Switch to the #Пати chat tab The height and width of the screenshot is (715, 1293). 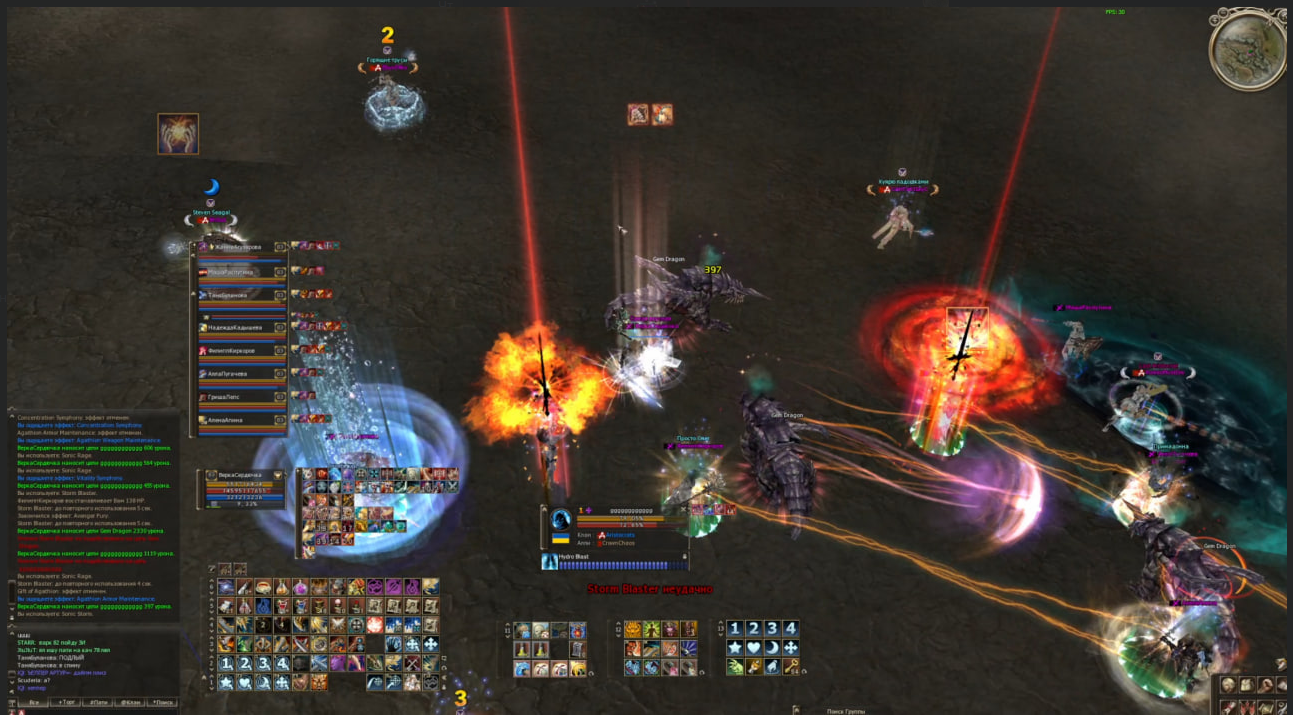(99, 703)
